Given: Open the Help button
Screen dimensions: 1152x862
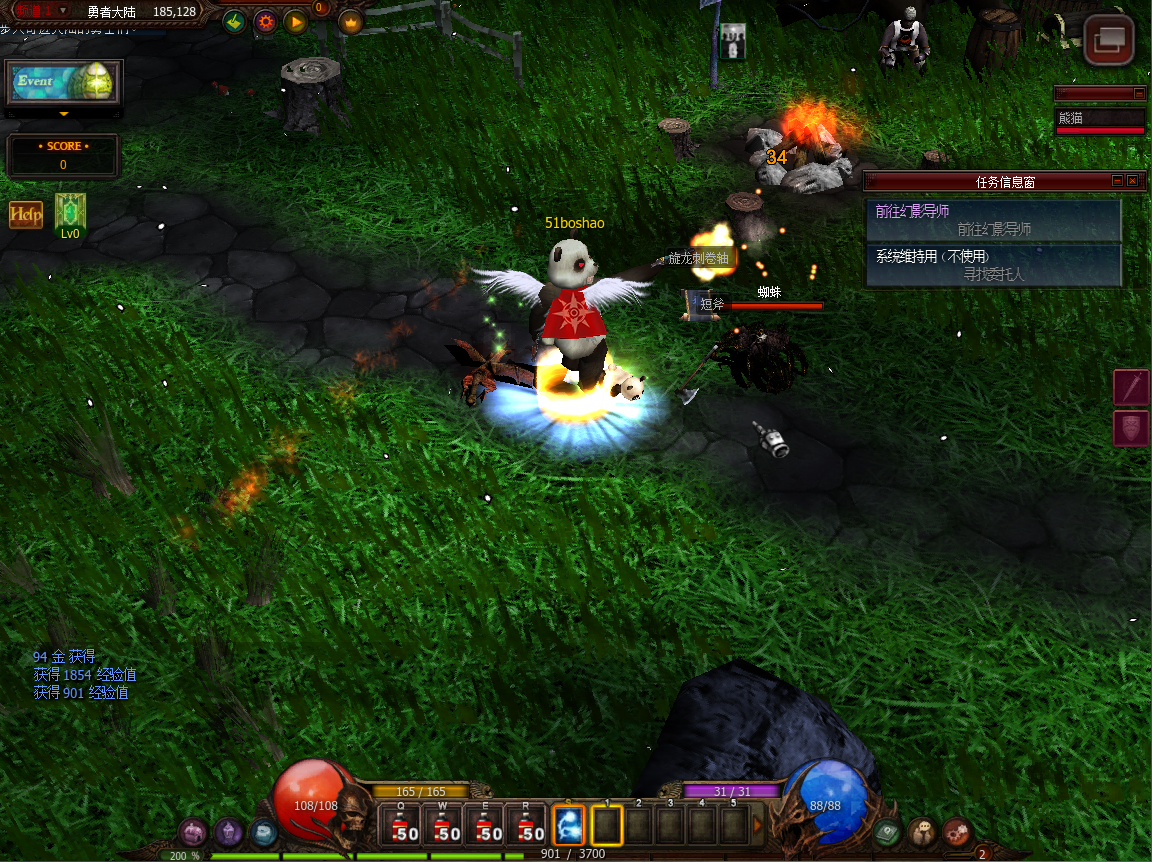Looking at the screenshot, I should (x=26, y=215).
